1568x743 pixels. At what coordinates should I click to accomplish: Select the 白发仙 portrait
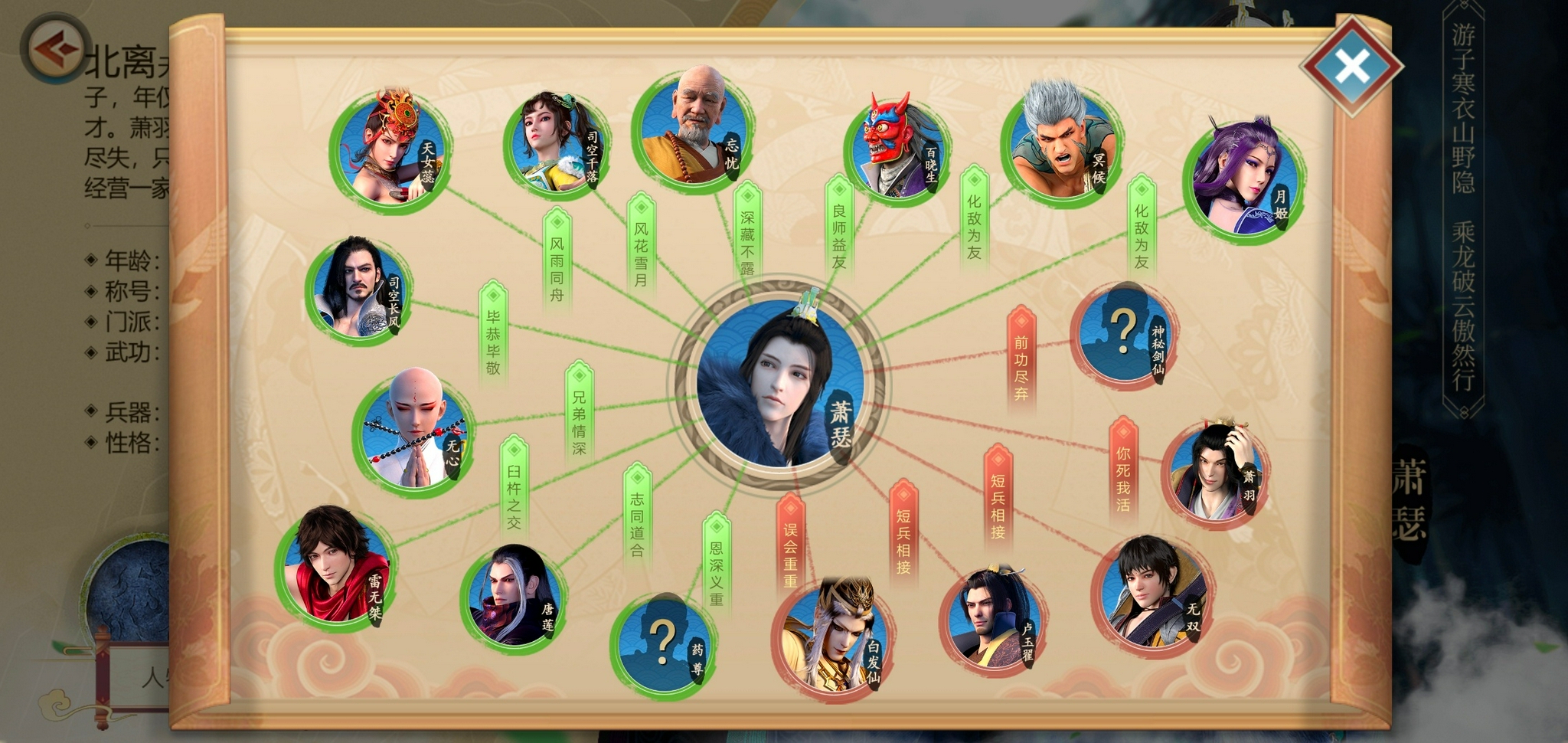[833, 638]
